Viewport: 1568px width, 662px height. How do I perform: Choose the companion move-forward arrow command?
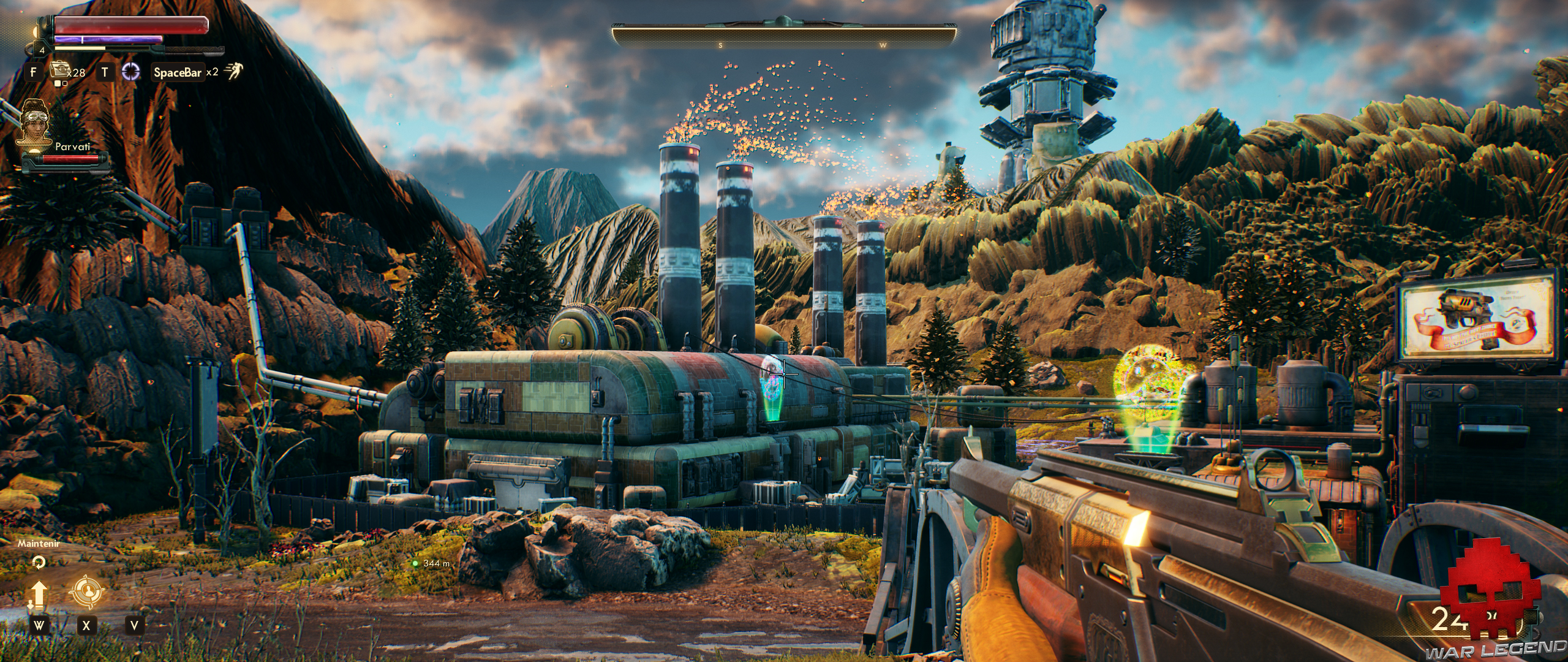click(x=39, y=595)
